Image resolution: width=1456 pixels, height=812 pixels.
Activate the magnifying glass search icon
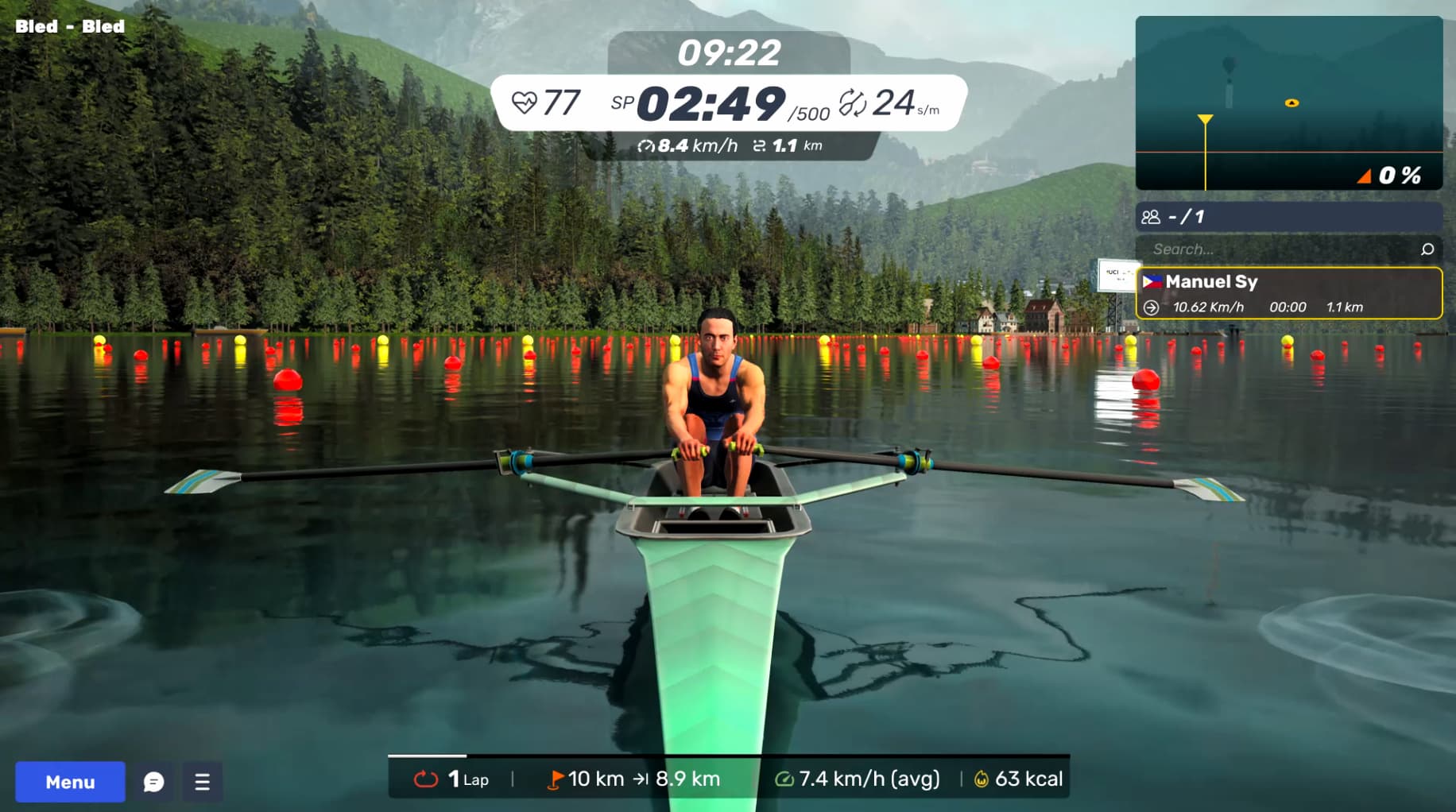click(1427, 249)
